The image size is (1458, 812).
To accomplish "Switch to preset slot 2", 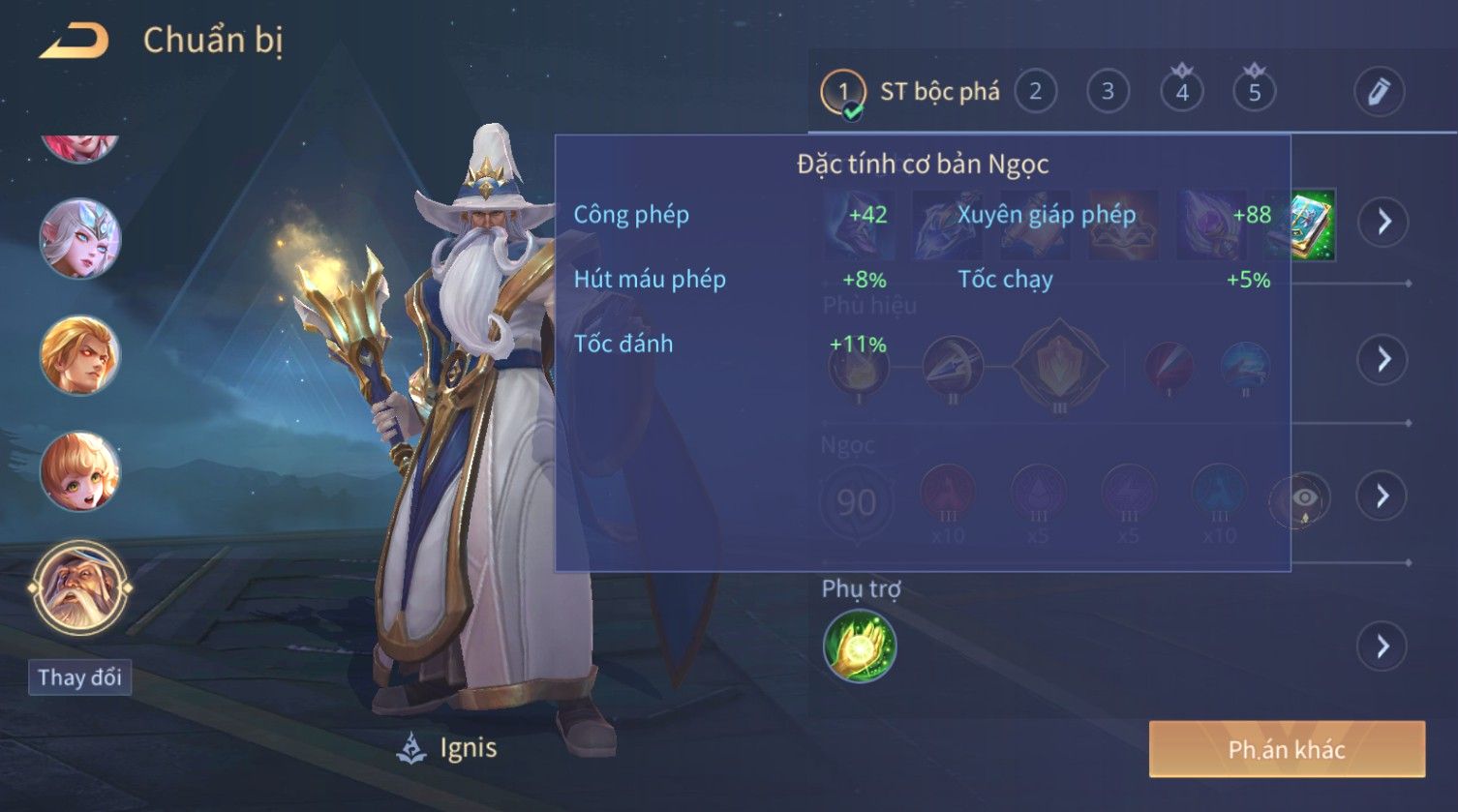I will [x=1035, y=92].
